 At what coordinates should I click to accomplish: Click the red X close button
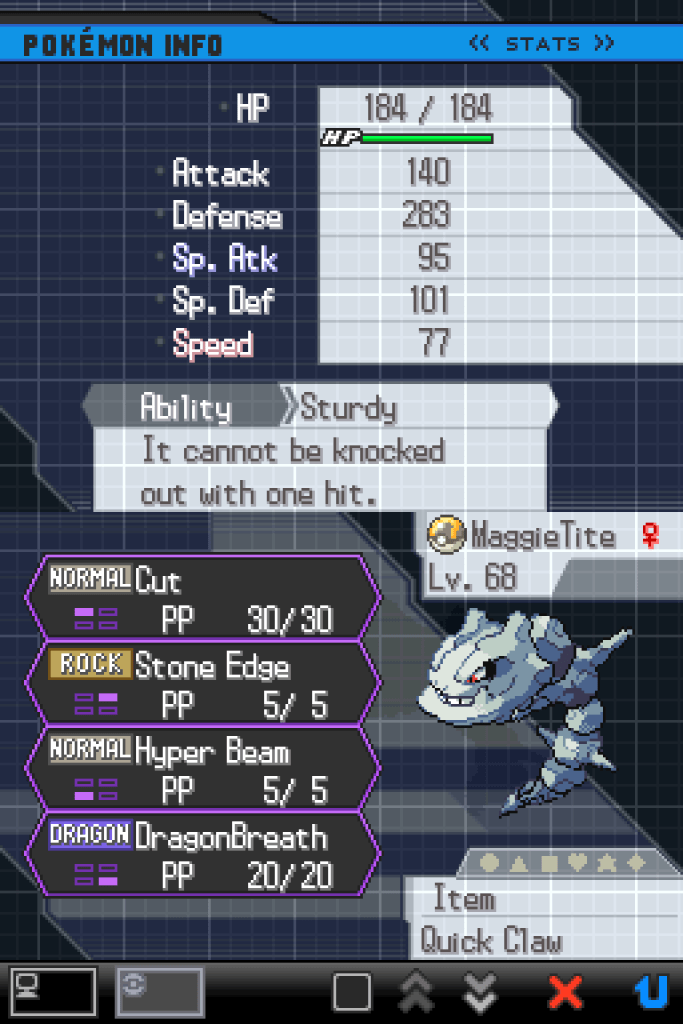tap(565, 992)
